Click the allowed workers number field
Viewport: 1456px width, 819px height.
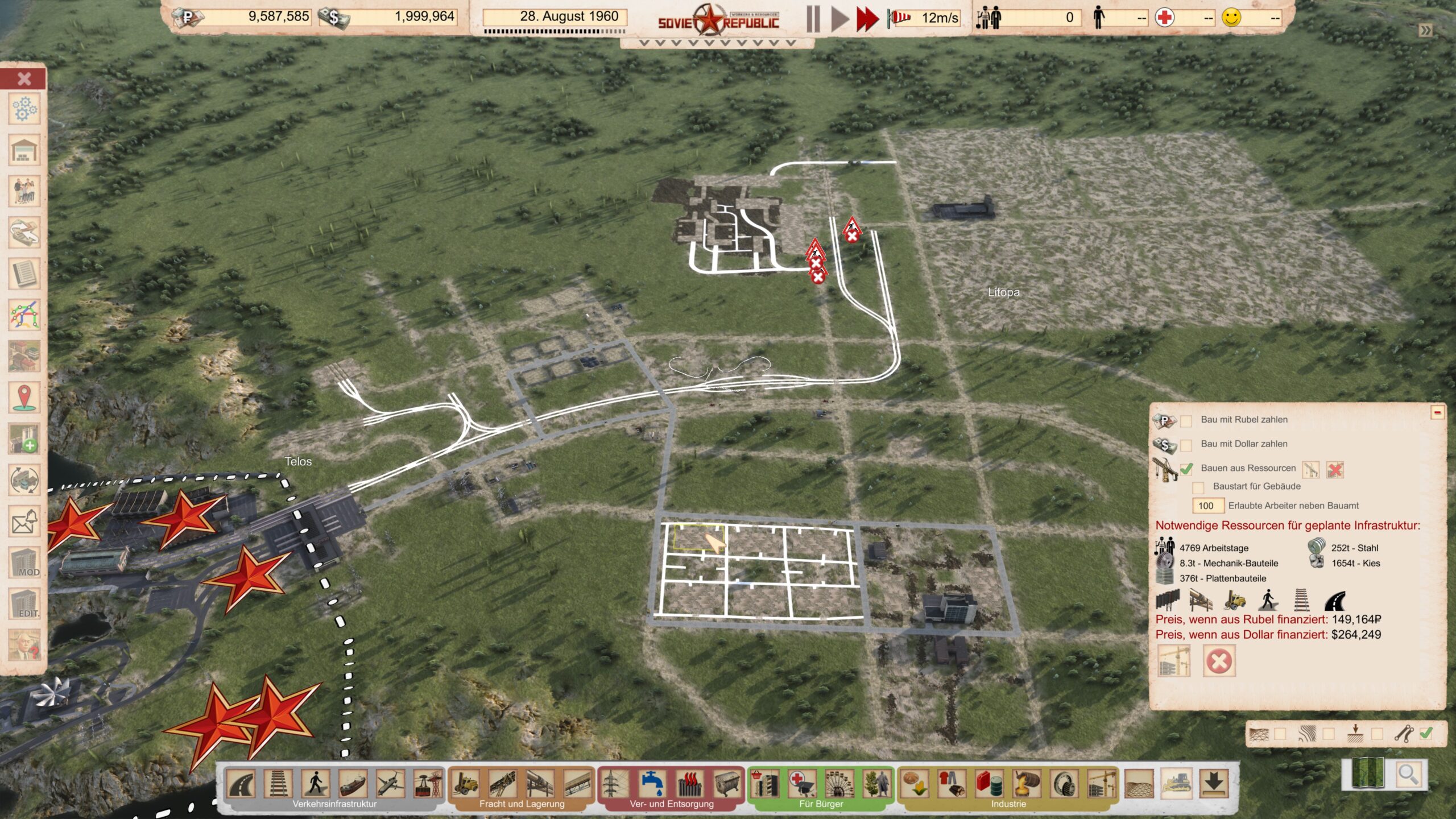pos(1206,506)
